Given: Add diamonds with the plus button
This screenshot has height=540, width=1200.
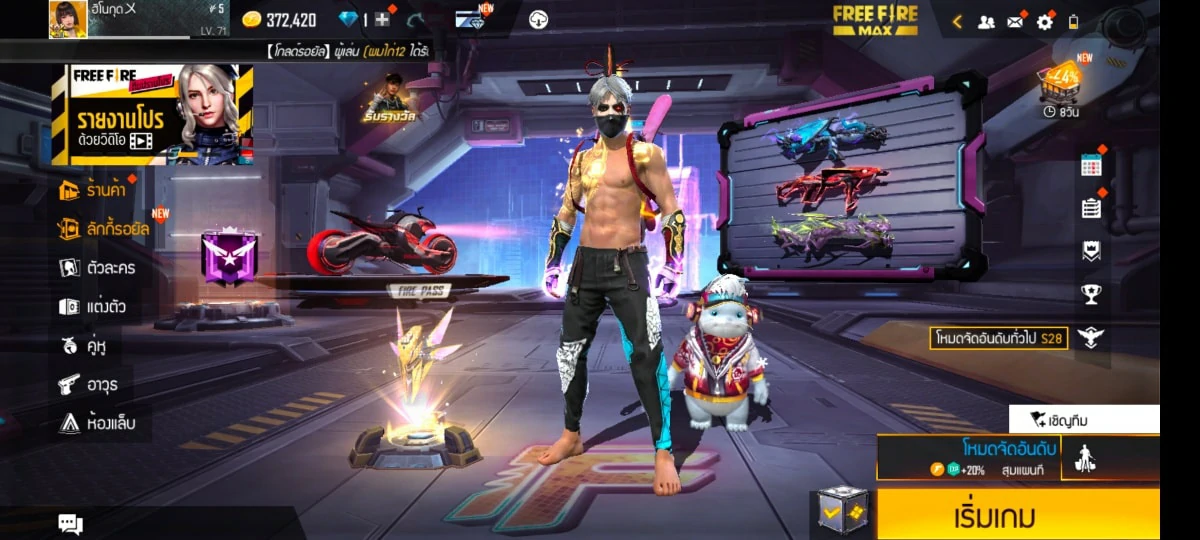Looking at the screenshot, I should 382,19.
